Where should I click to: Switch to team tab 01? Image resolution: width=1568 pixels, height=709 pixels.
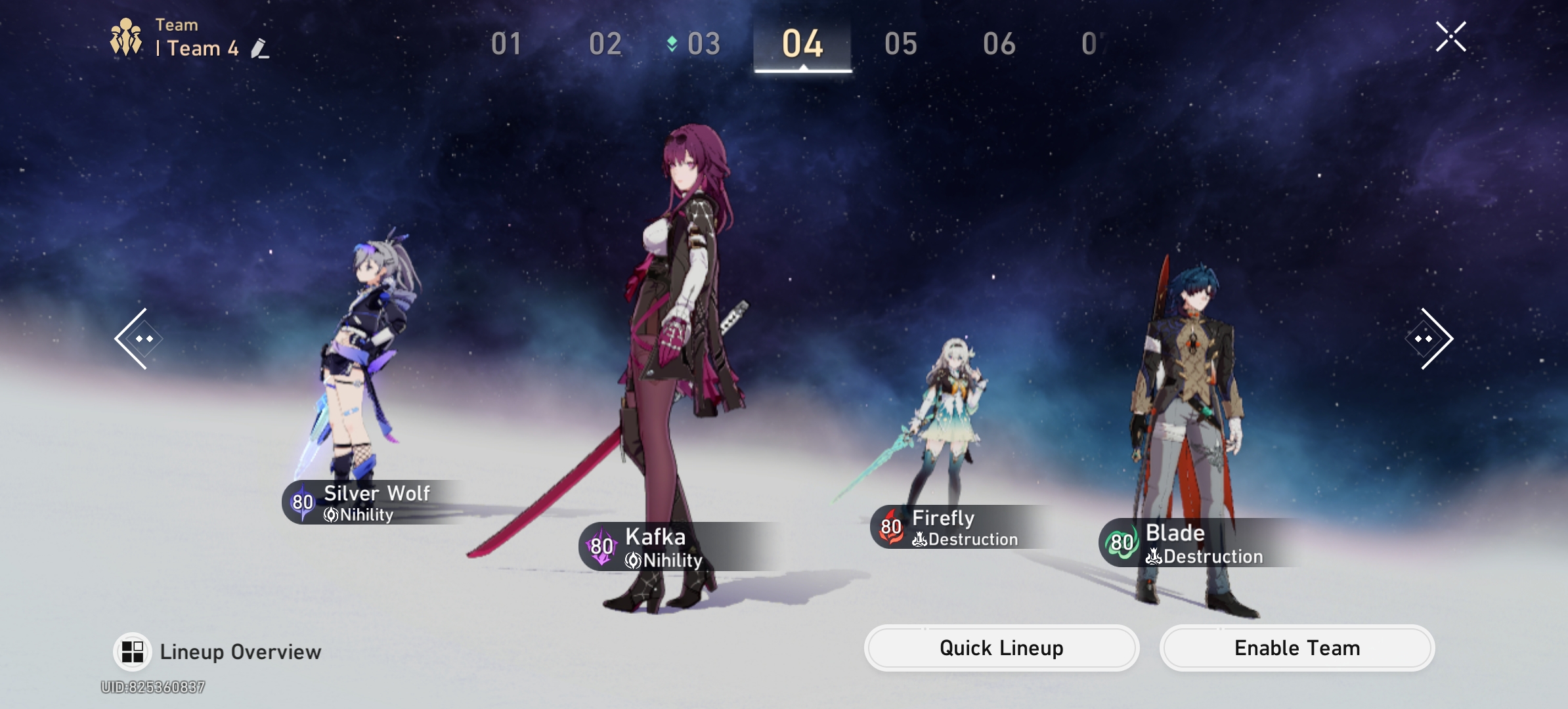coord(506,43)
